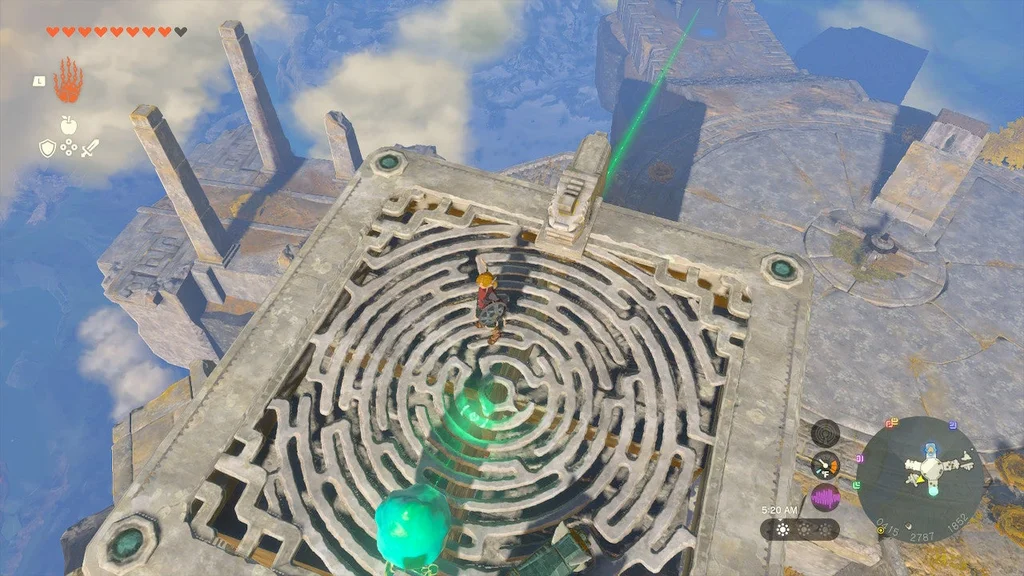
Task: Open the shield equipment icon
Action: (x=46, y=148)
